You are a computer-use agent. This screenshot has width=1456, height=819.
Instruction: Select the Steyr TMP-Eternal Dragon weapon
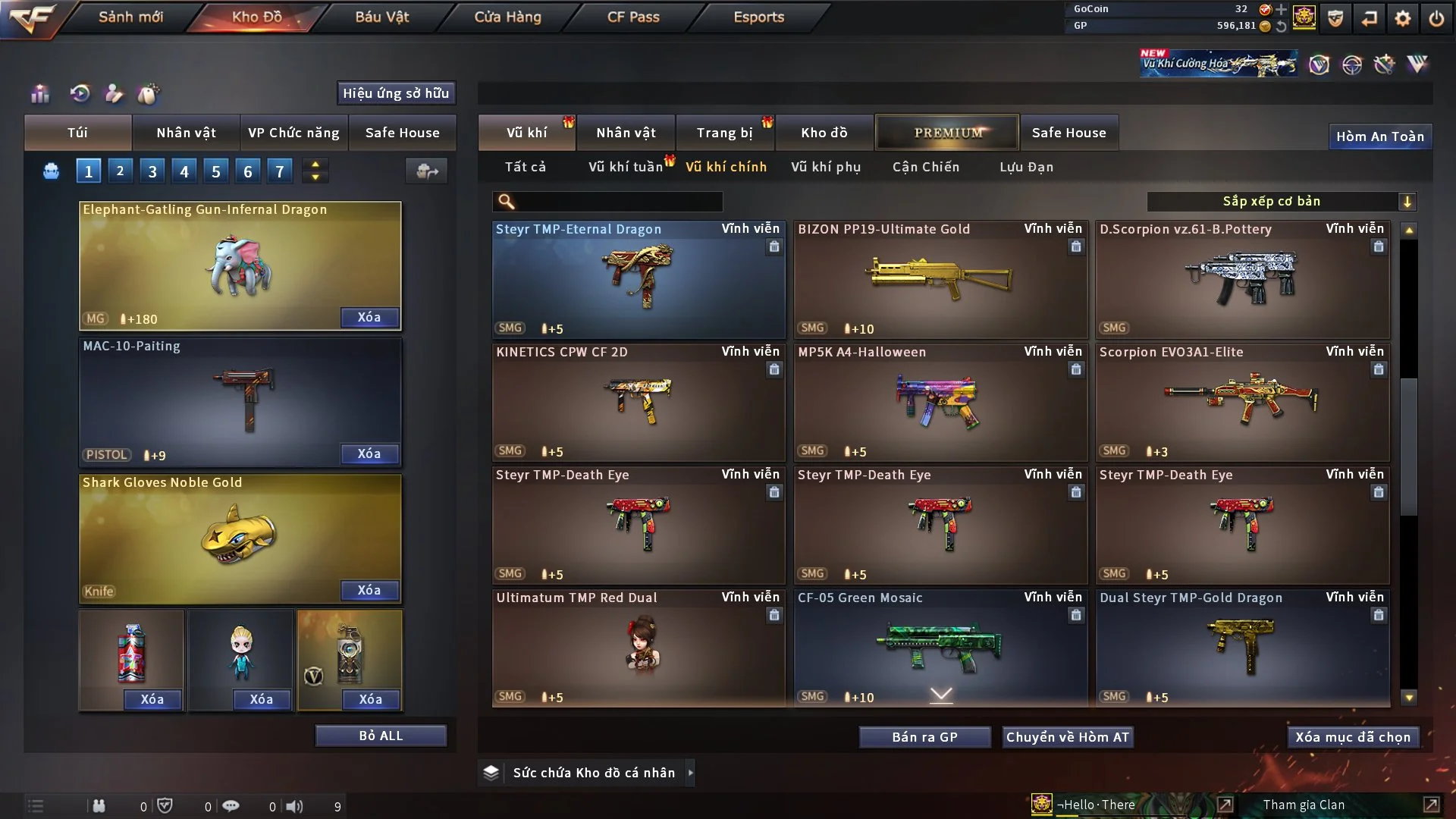coord(638,279)
